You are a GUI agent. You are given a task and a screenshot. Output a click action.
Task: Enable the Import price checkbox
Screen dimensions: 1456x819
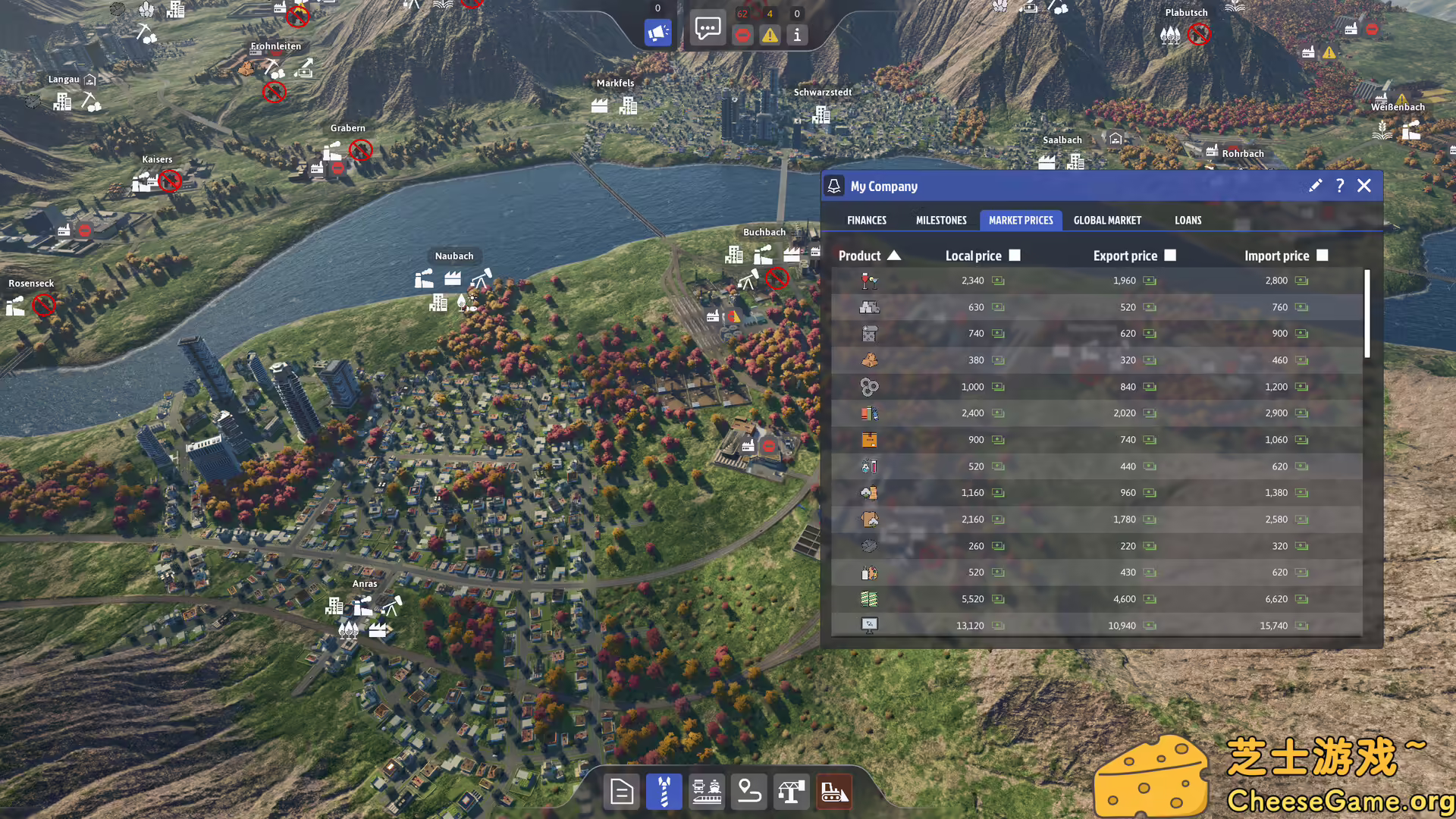point(1323,256)
